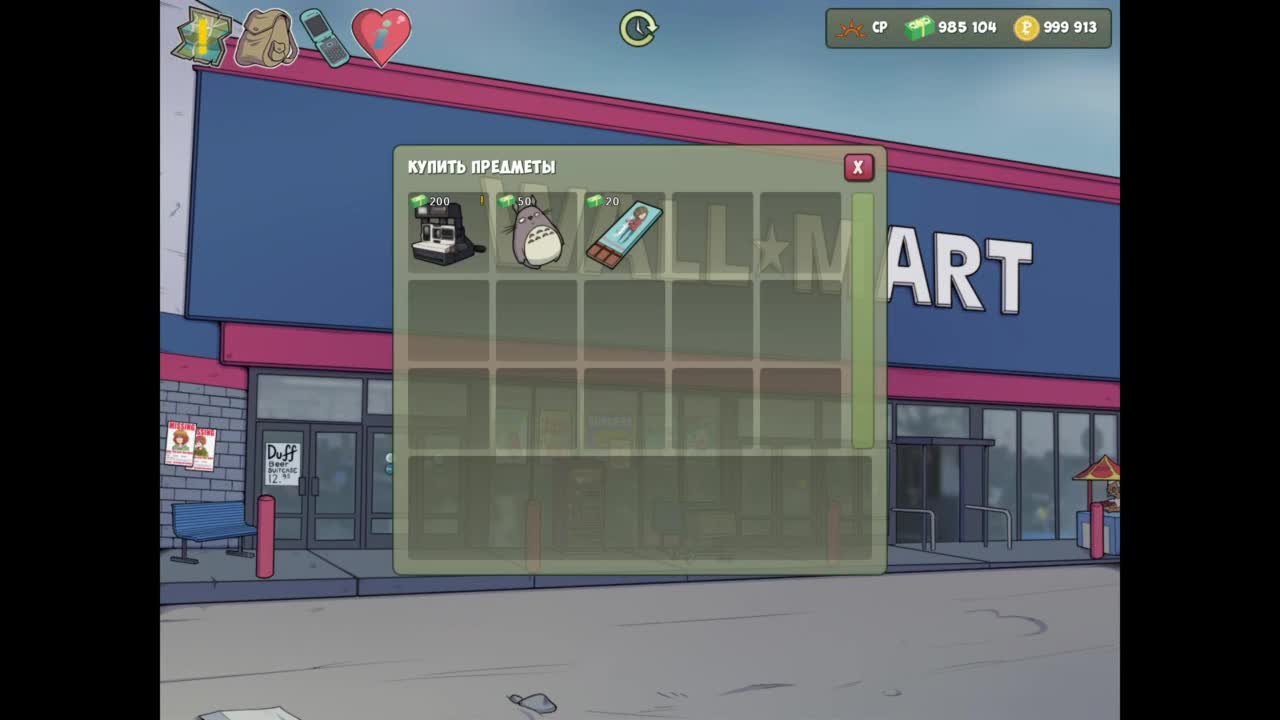This screenshot has width=1280, height=720.
Task: Open the map icon with exclamation mark
Action: 201,37
